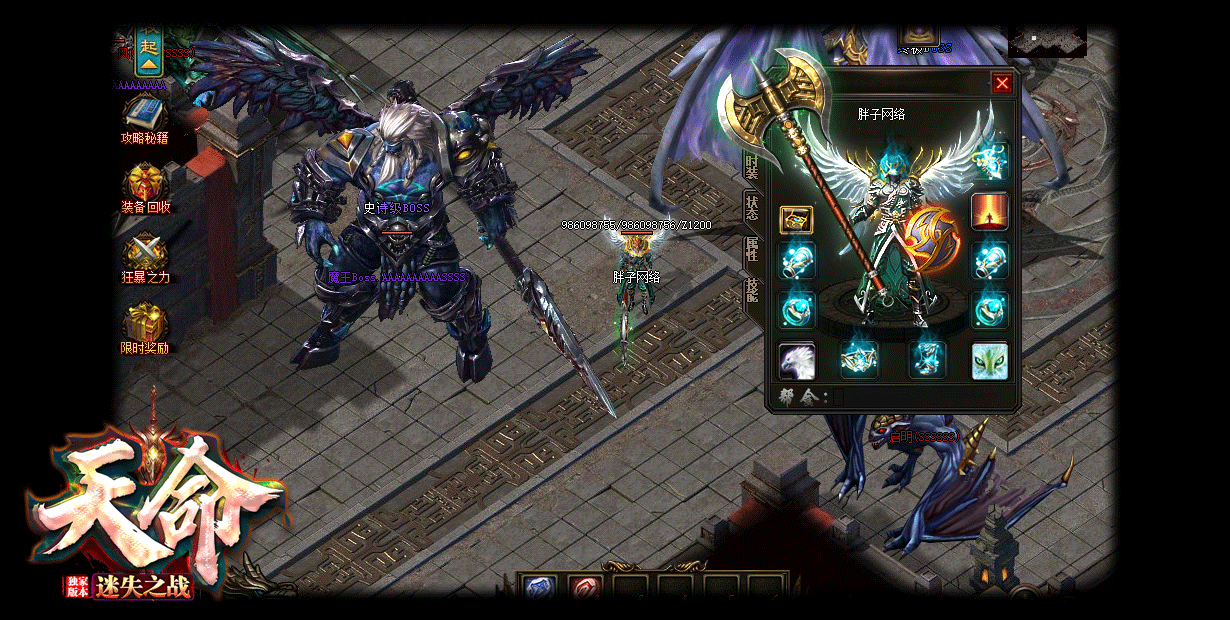The image size is (1230, 620).
Task: Switch to the 时装 tab
Action: [x=752, y=168]
